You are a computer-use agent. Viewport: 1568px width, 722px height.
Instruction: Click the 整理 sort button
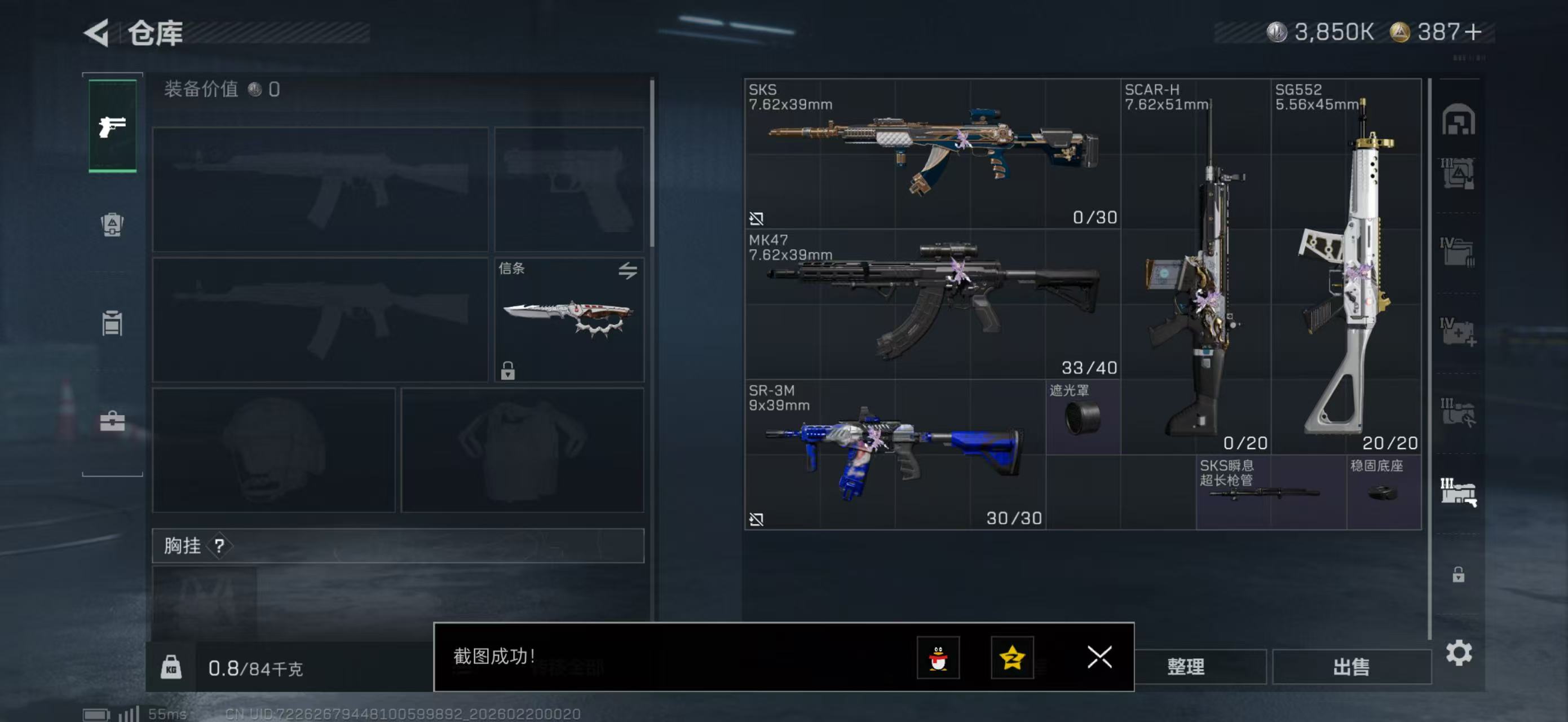(1185, 667)
